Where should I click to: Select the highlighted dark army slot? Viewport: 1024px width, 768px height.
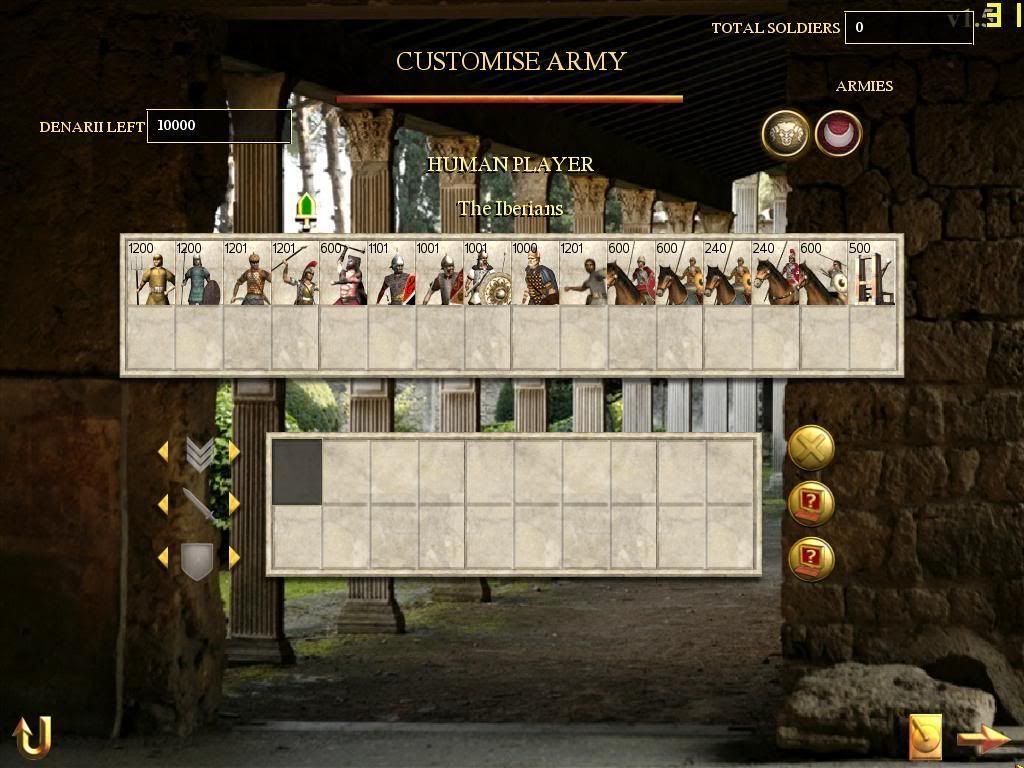click(x=297, y=472)
